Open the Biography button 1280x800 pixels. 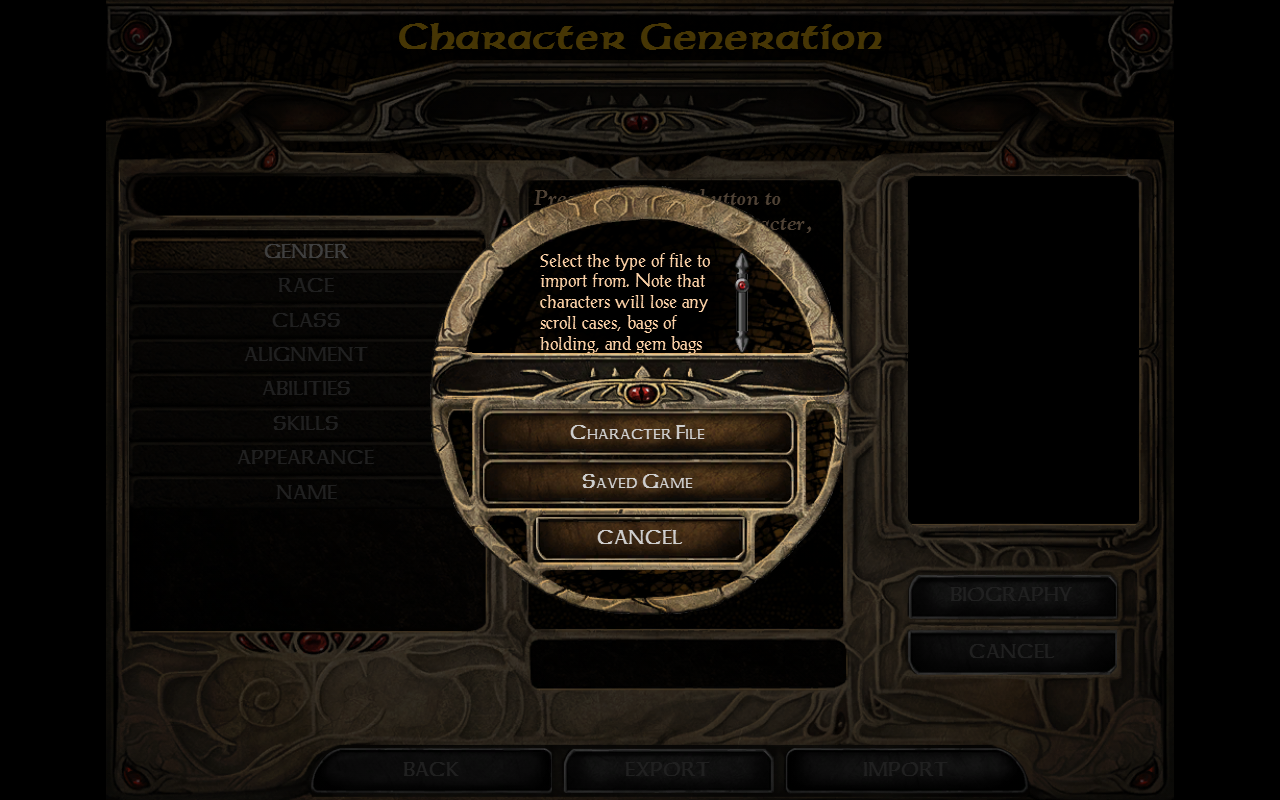(x=1011, y=596)
